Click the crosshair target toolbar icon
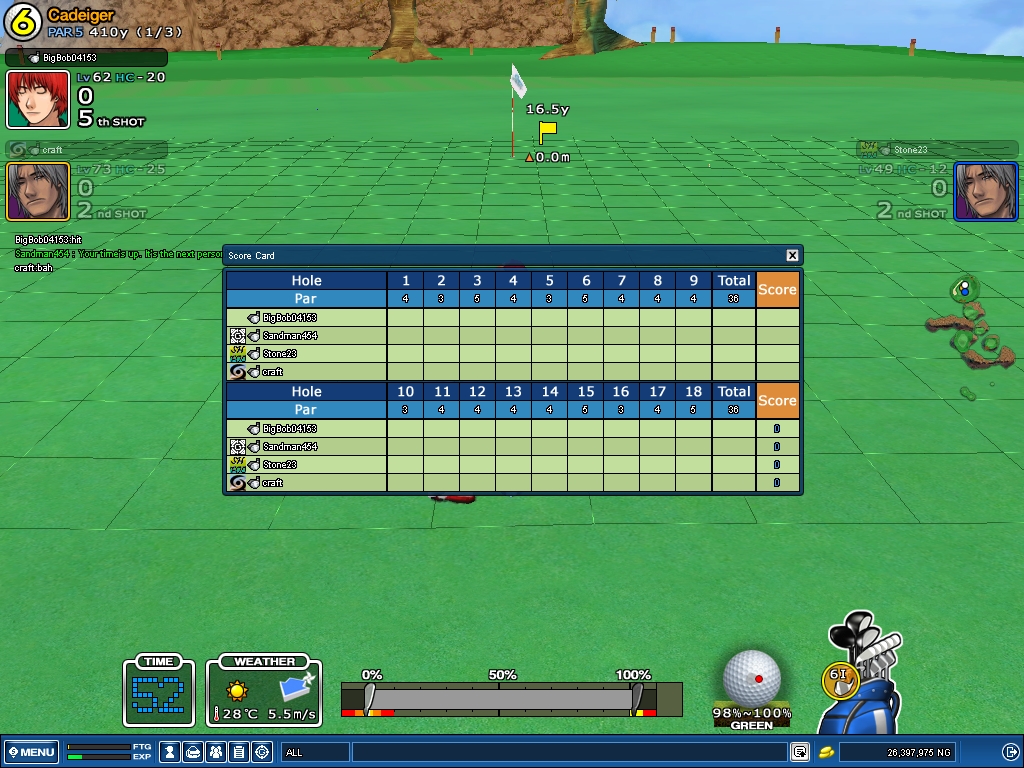The image size is (1024, 768). pos(262,752)
